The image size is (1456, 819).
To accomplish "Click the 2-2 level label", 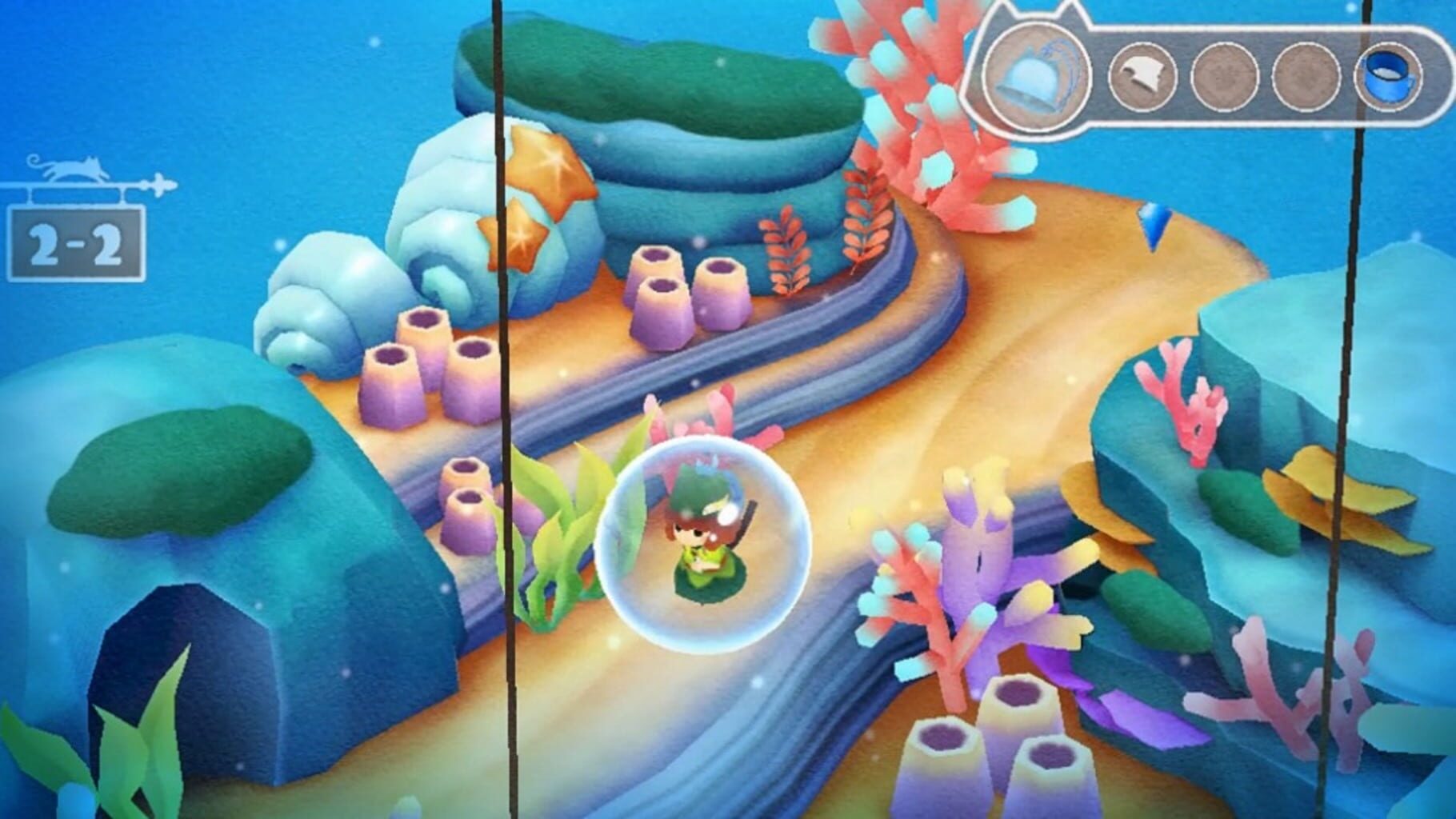I will pos(75,244).
